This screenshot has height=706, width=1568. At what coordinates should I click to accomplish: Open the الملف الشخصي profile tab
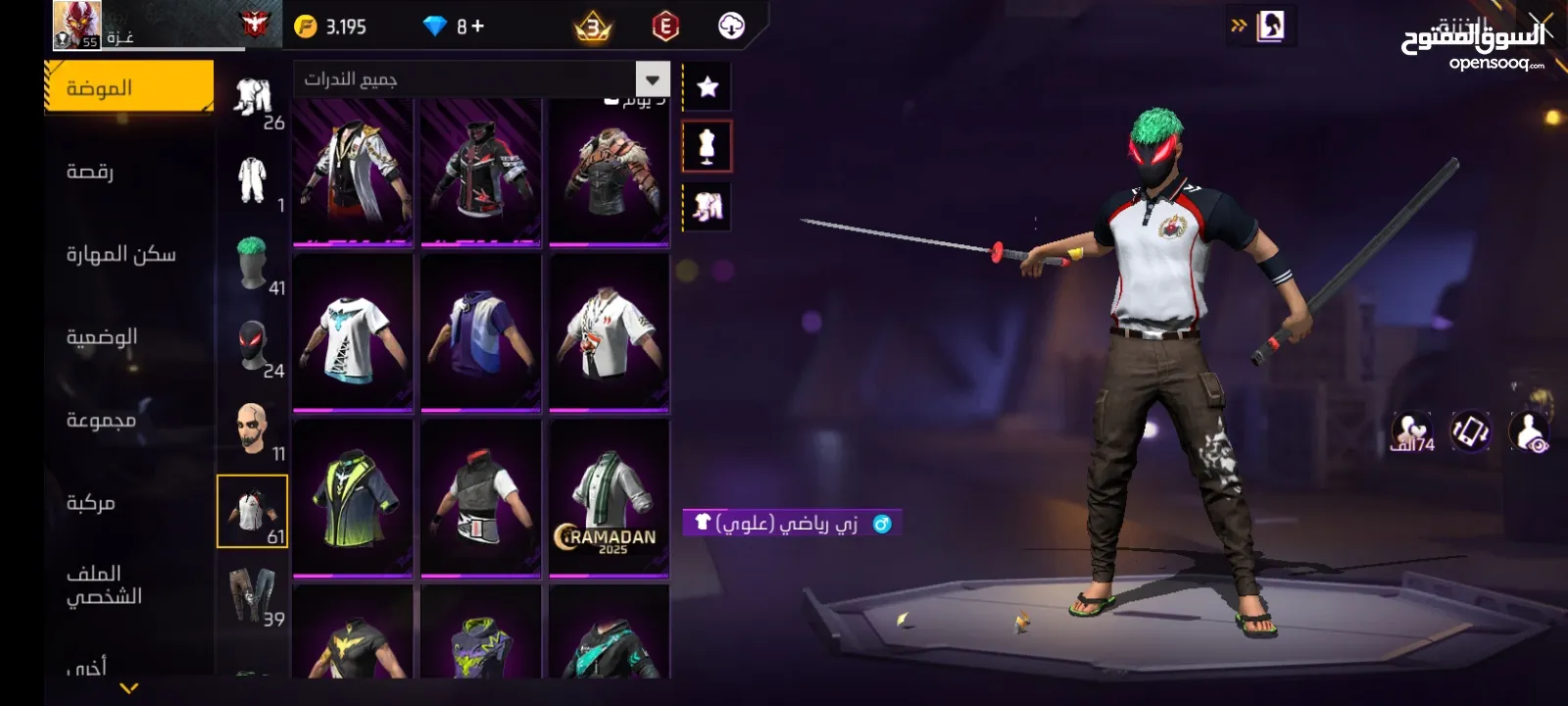[x=104, y=584]
